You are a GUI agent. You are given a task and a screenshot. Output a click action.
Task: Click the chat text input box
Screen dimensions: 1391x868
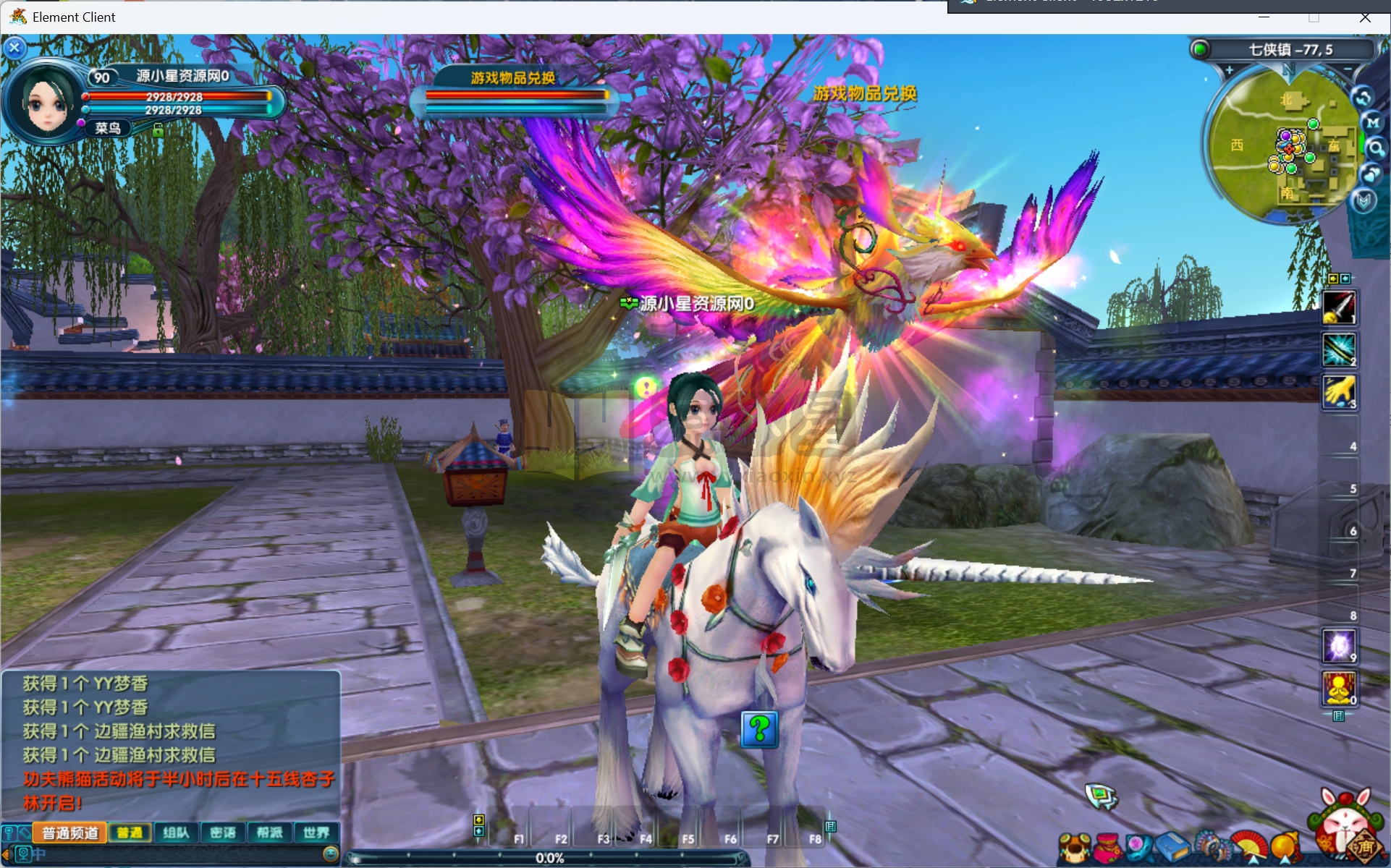tap(181, 854)
